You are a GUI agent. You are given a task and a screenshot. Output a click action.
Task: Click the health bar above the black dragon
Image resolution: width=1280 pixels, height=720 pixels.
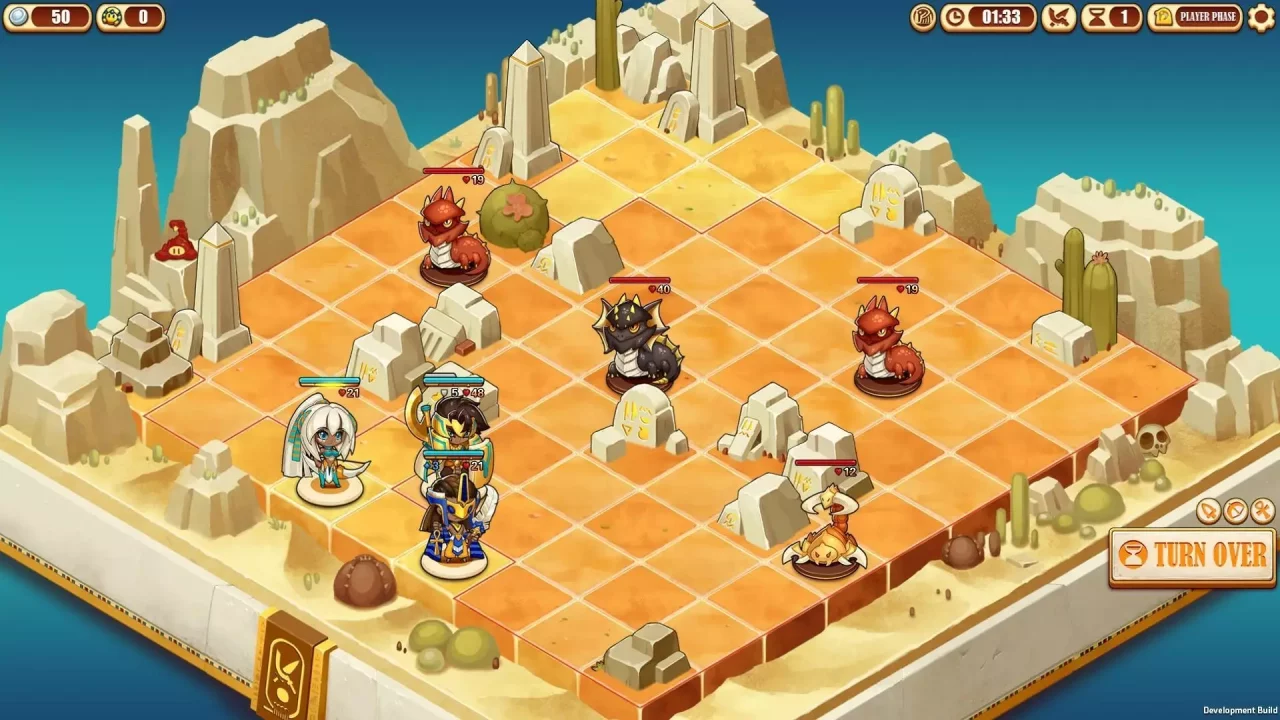[640, 281]
